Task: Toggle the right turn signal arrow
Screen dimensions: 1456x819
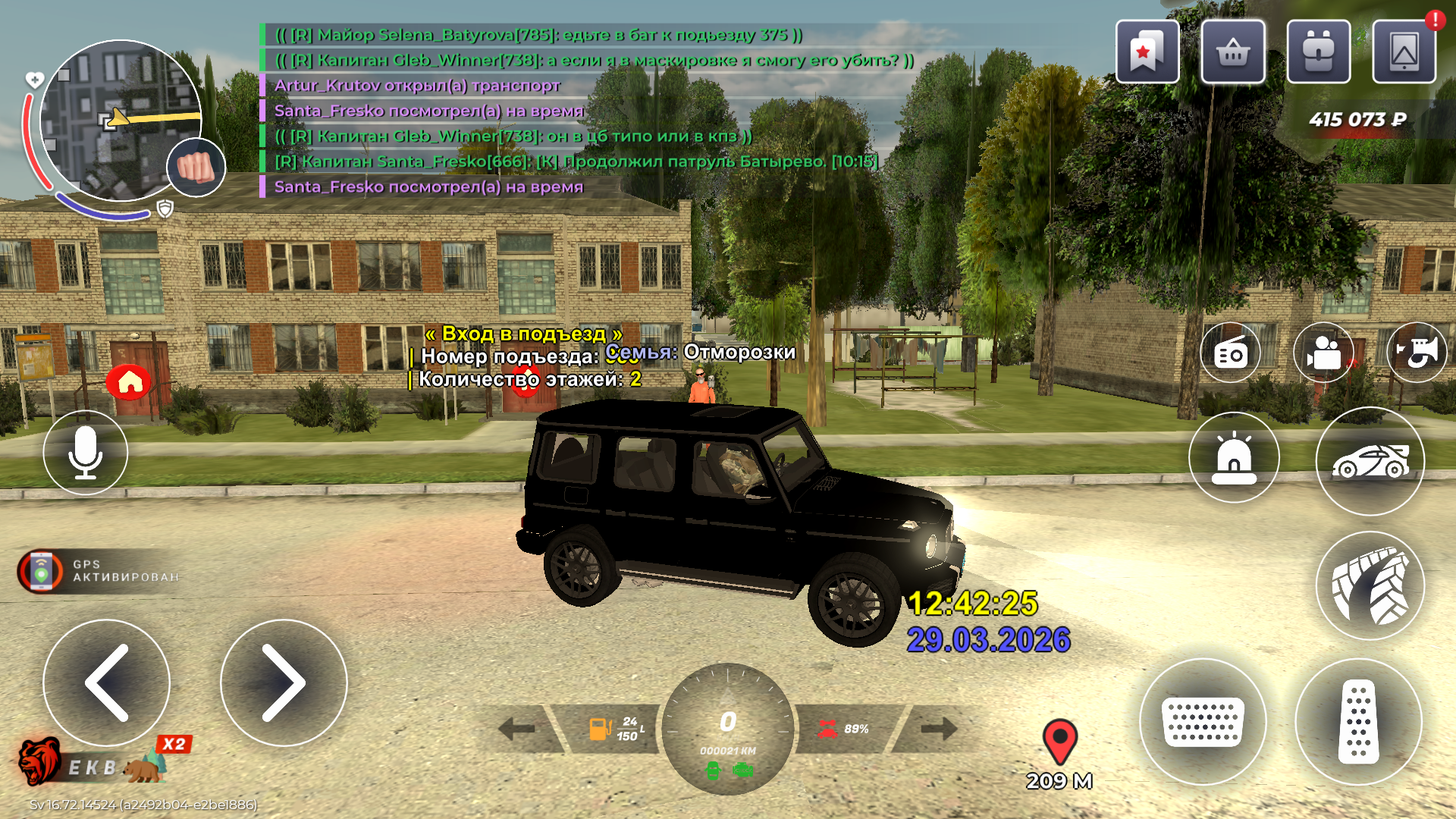Action: [x=938, y=730]
